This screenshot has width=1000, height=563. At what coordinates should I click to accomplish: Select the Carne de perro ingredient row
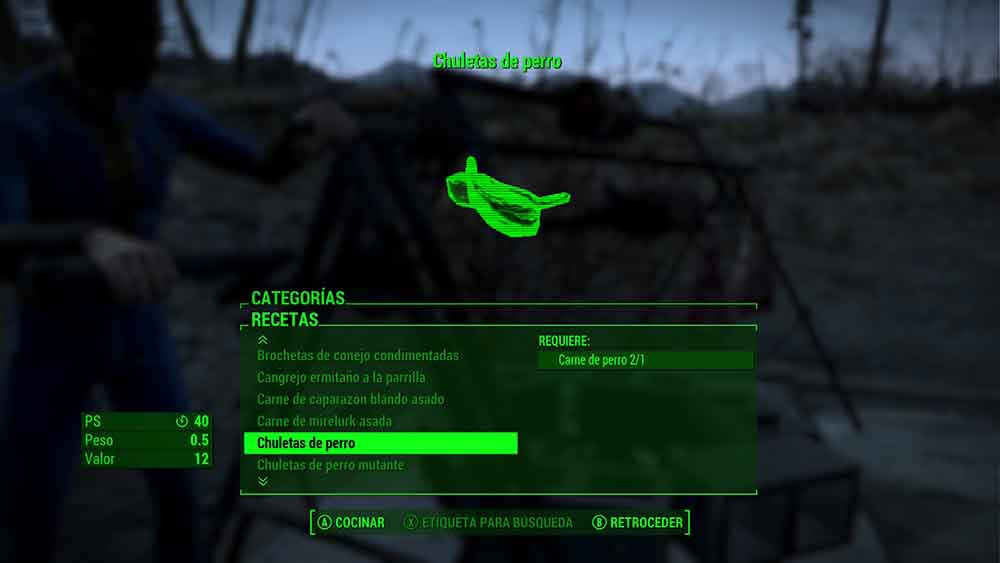point(645,360)
